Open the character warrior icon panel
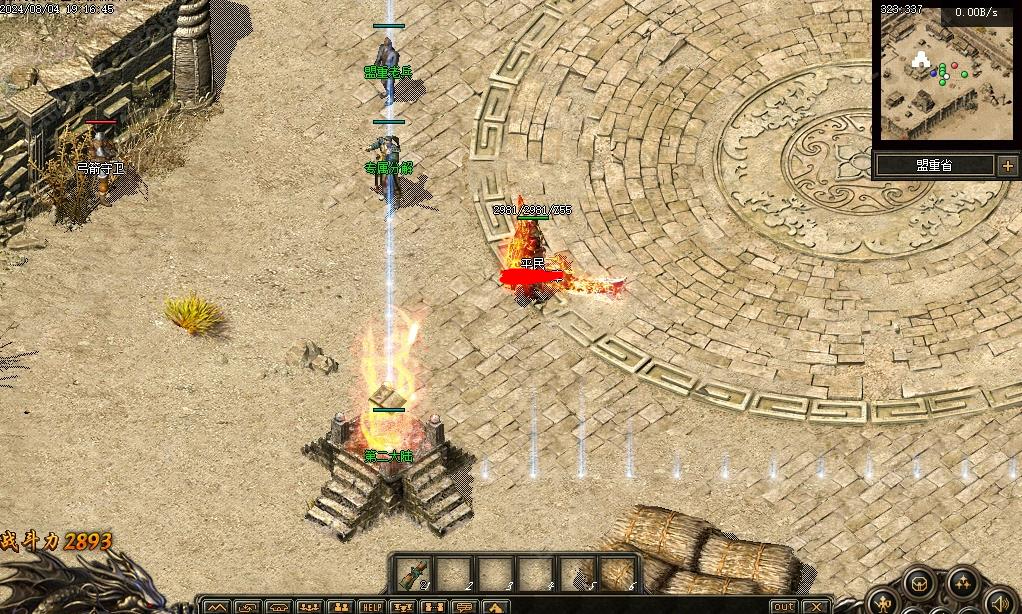The image size is (1022, 614). [884, 603]
